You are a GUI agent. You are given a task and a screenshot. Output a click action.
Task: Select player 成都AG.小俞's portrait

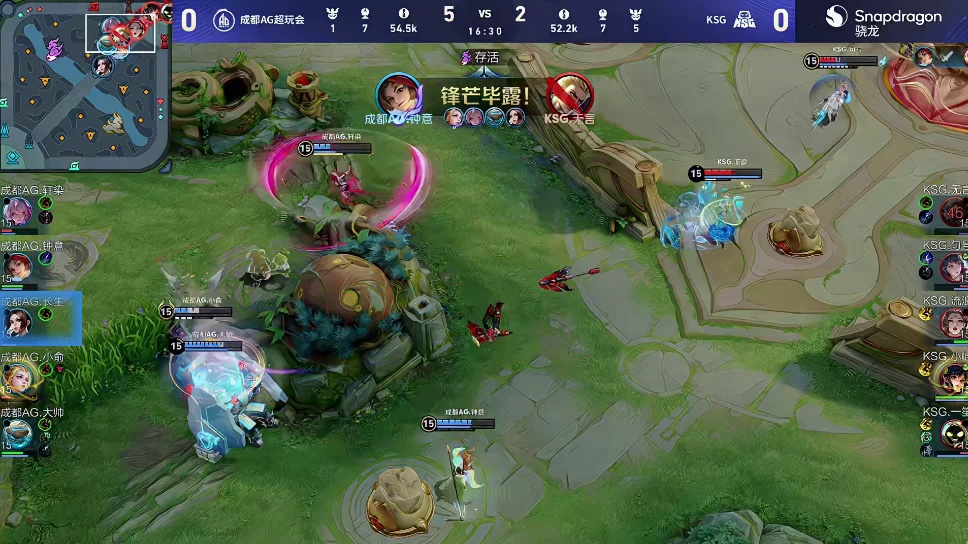pos(18,377)
